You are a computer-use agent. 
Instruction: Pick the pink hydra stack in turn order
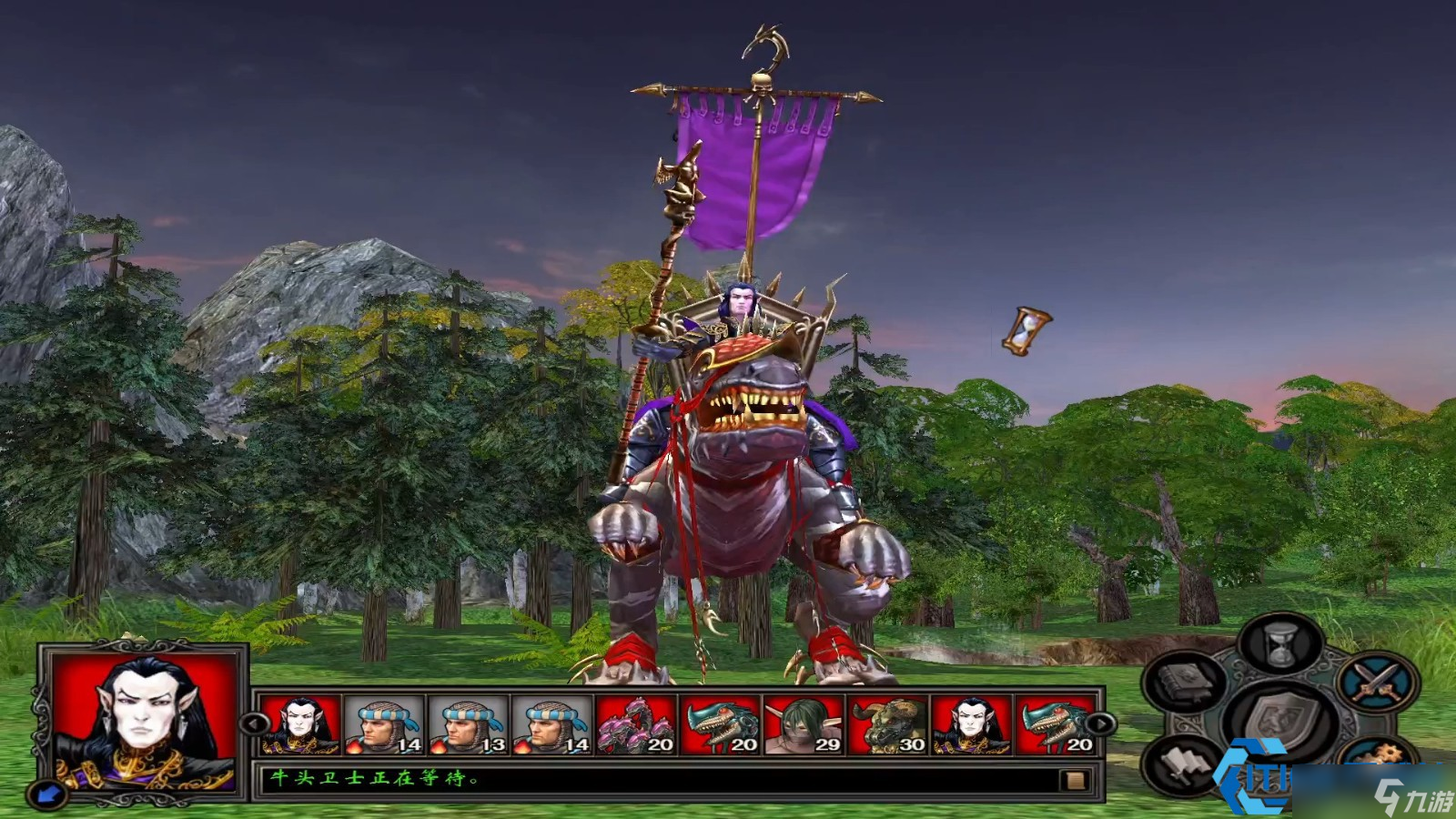coord(635,725)
